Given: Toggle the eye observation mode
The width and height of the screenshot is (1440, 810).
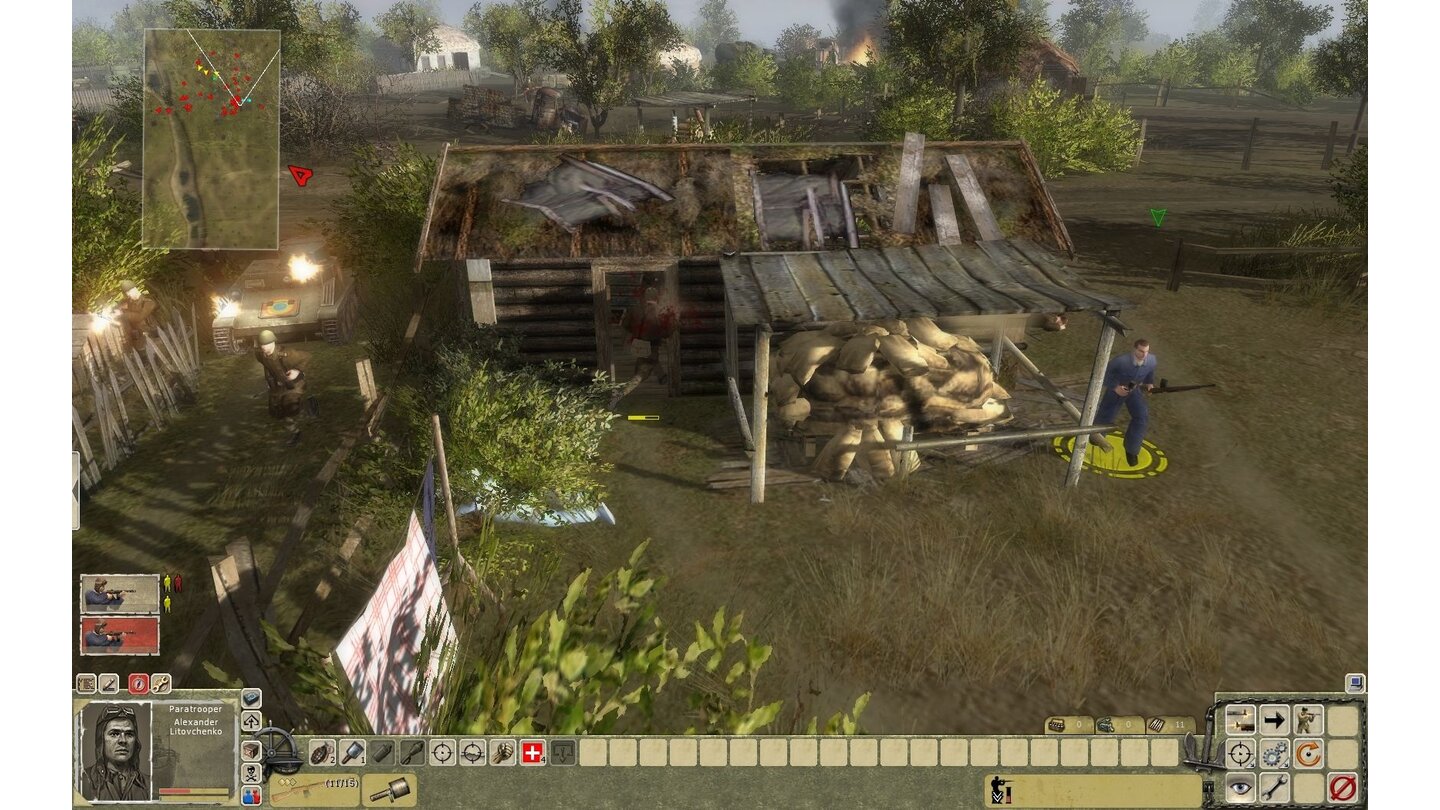Looking at the screenshot, I should click(1241, 788).
